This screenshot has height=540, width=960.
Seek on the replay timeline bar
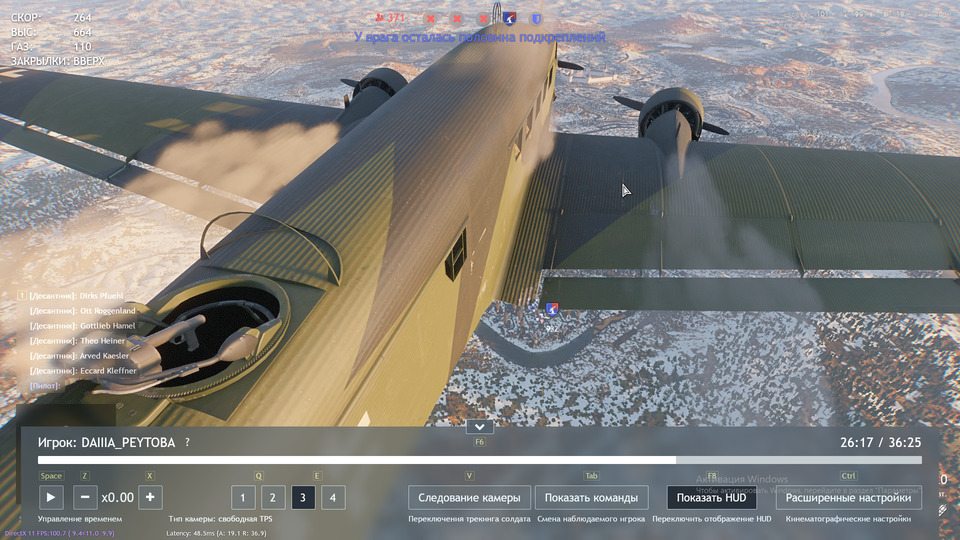[x=480, y=460]
